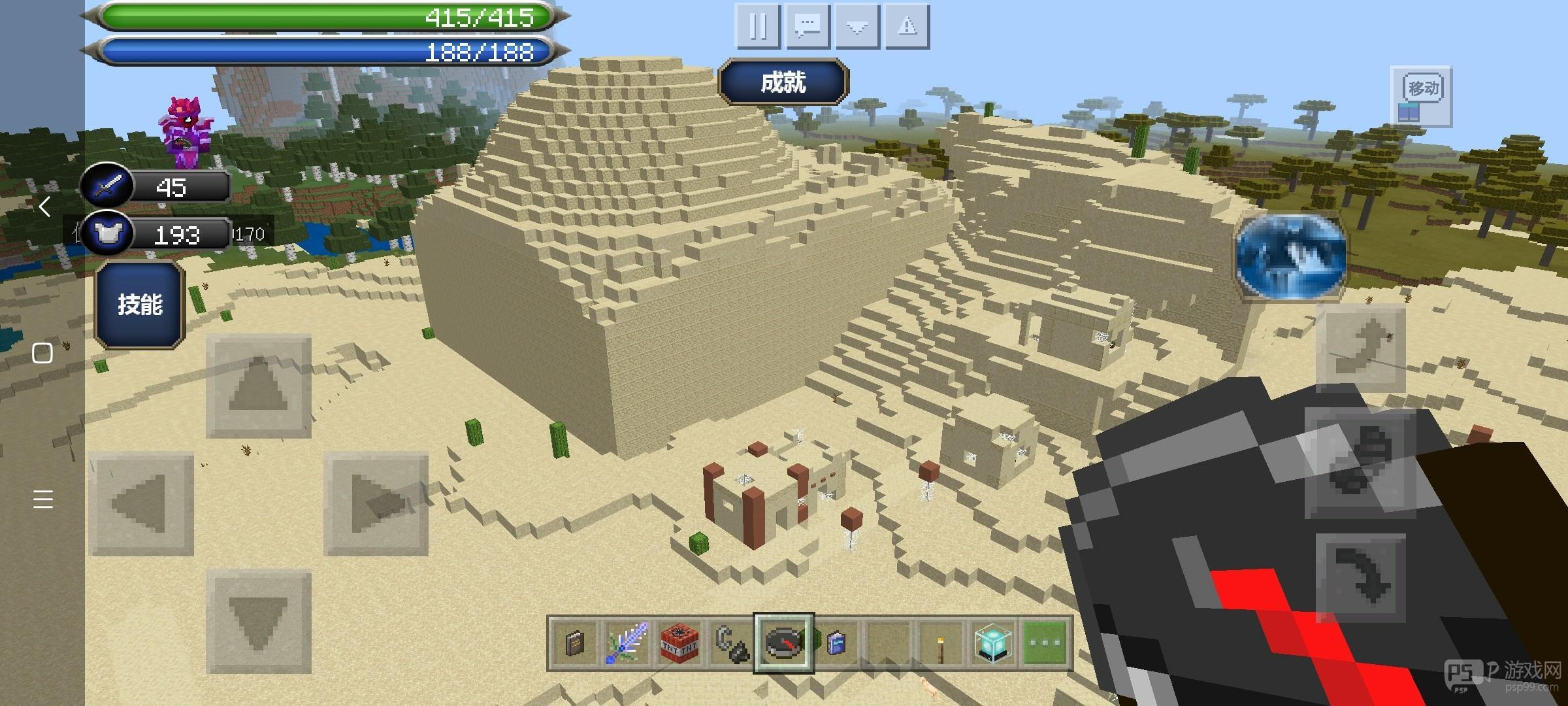The height and width of the screenshot is (706, 1568).
Task: Move forward with the up arrow
Action: 259,386
